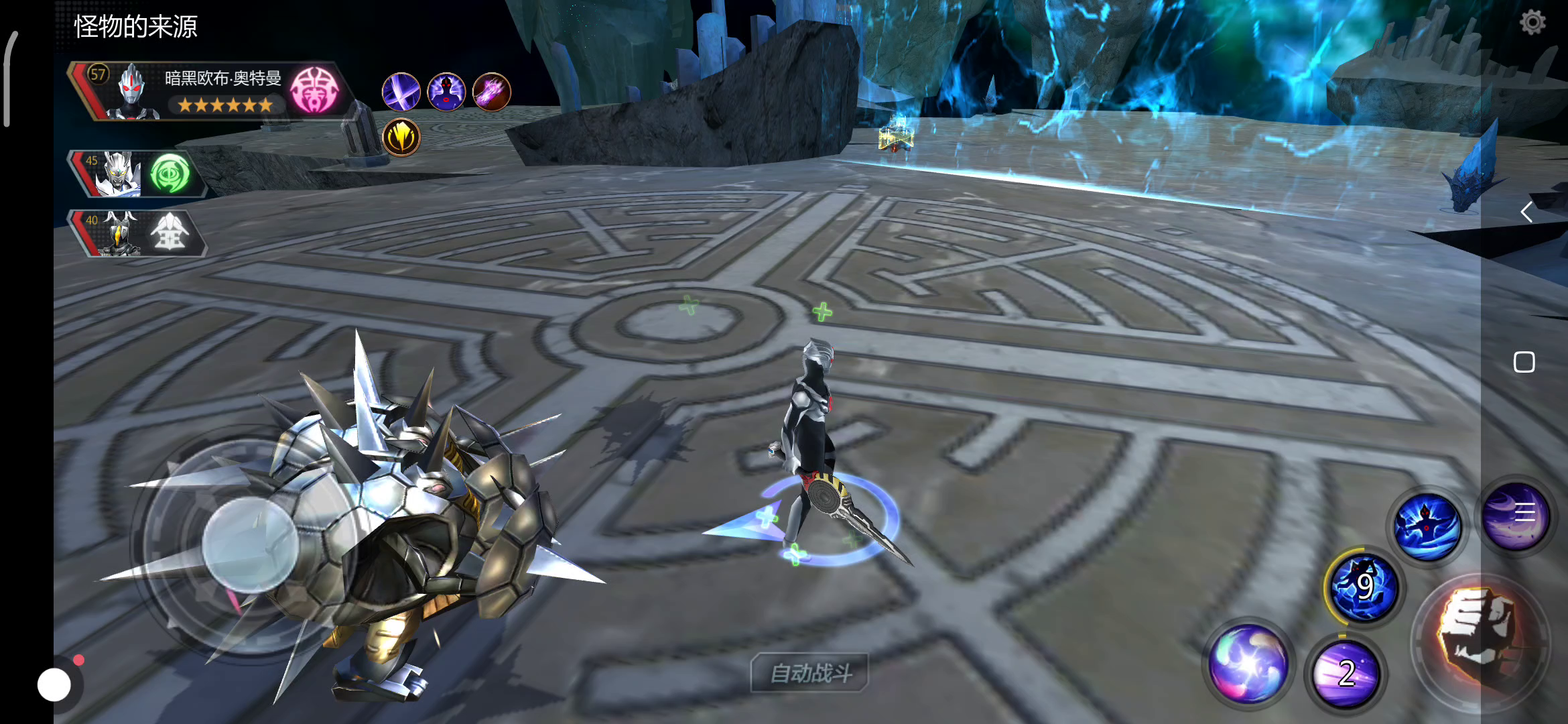Tap the purple claw strike buff icon
1568x724 pixels.
click(492, 92)
